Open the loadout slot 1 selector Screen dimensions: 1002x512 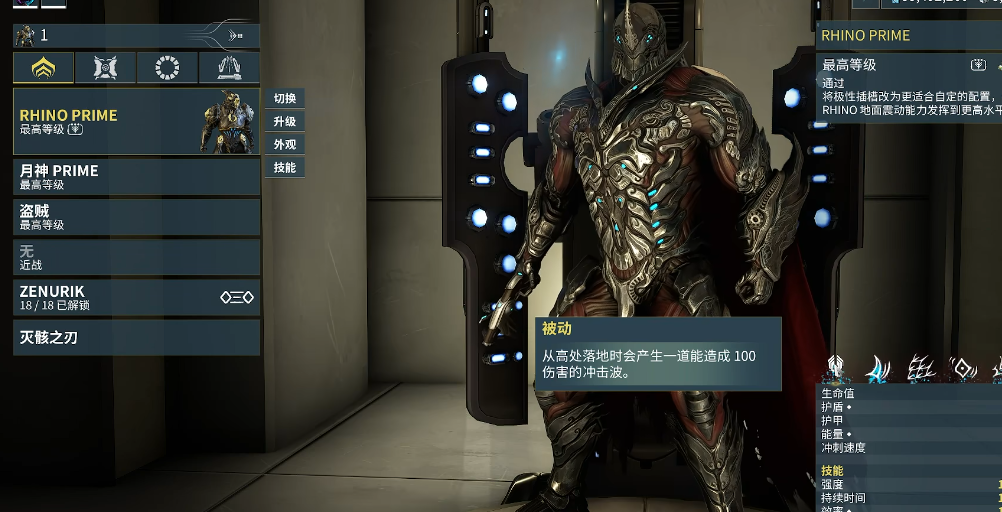click(136, 36)
